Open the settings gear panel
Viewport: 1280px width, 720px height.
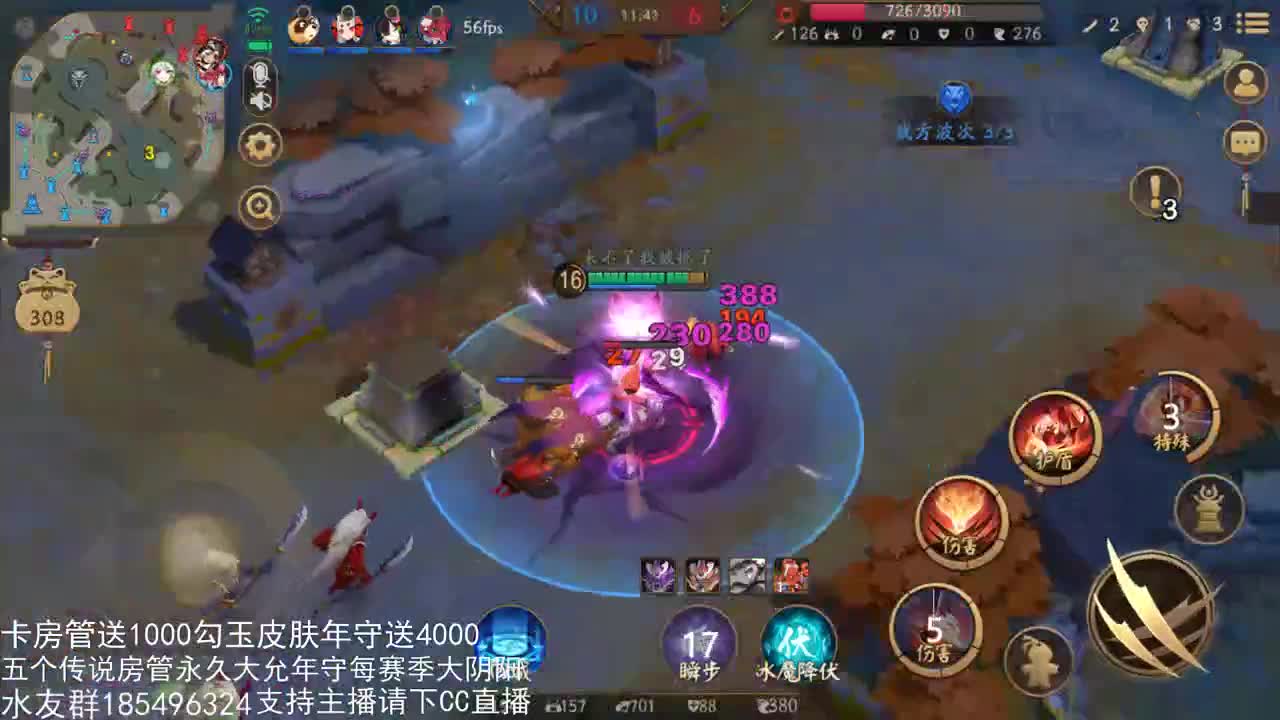pos(258,145)
